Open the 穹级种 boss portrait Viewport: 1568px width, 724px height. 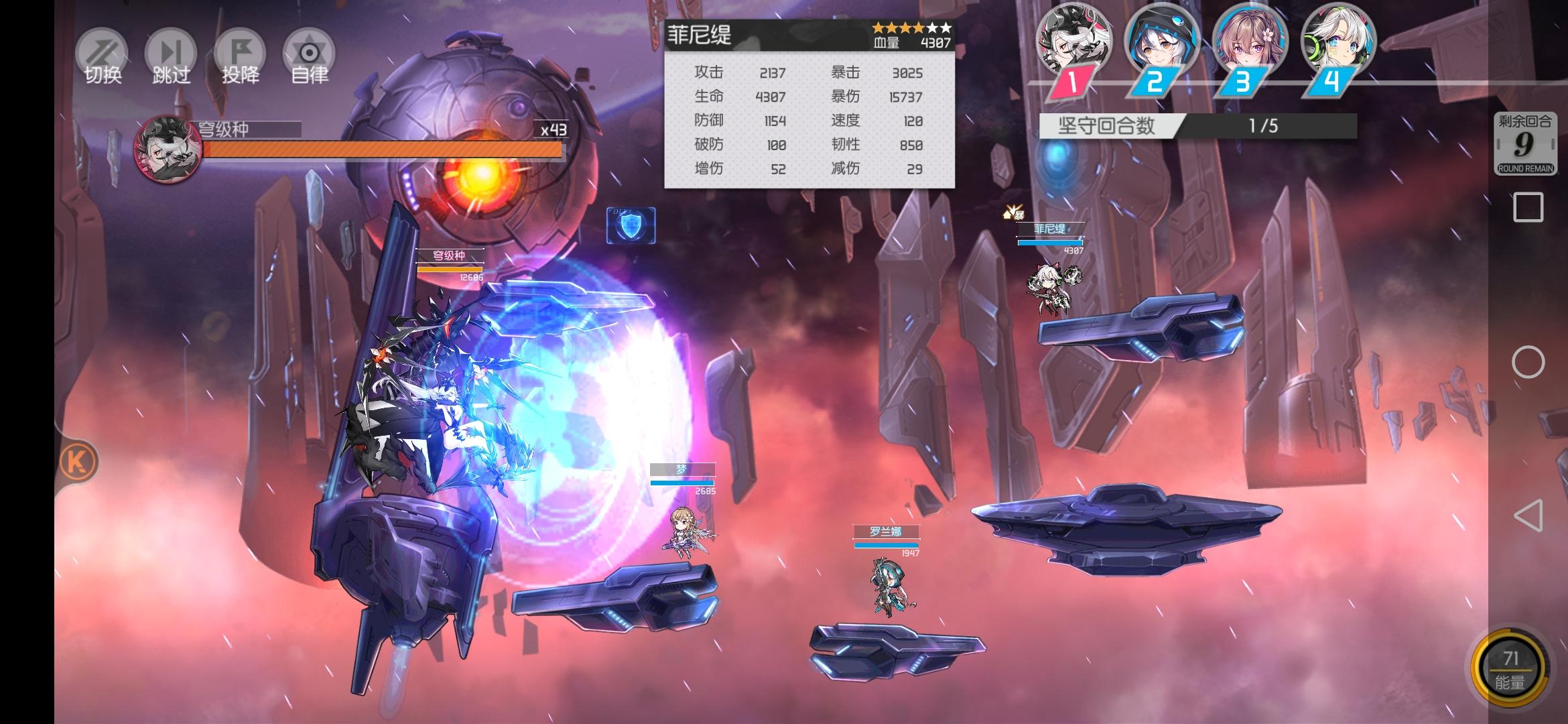coord(168,148)
